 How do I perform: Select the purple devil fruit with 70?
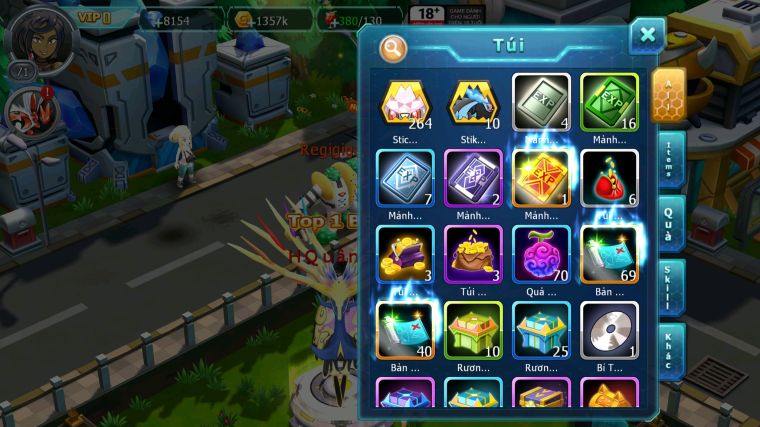click(x=541, y=254)
